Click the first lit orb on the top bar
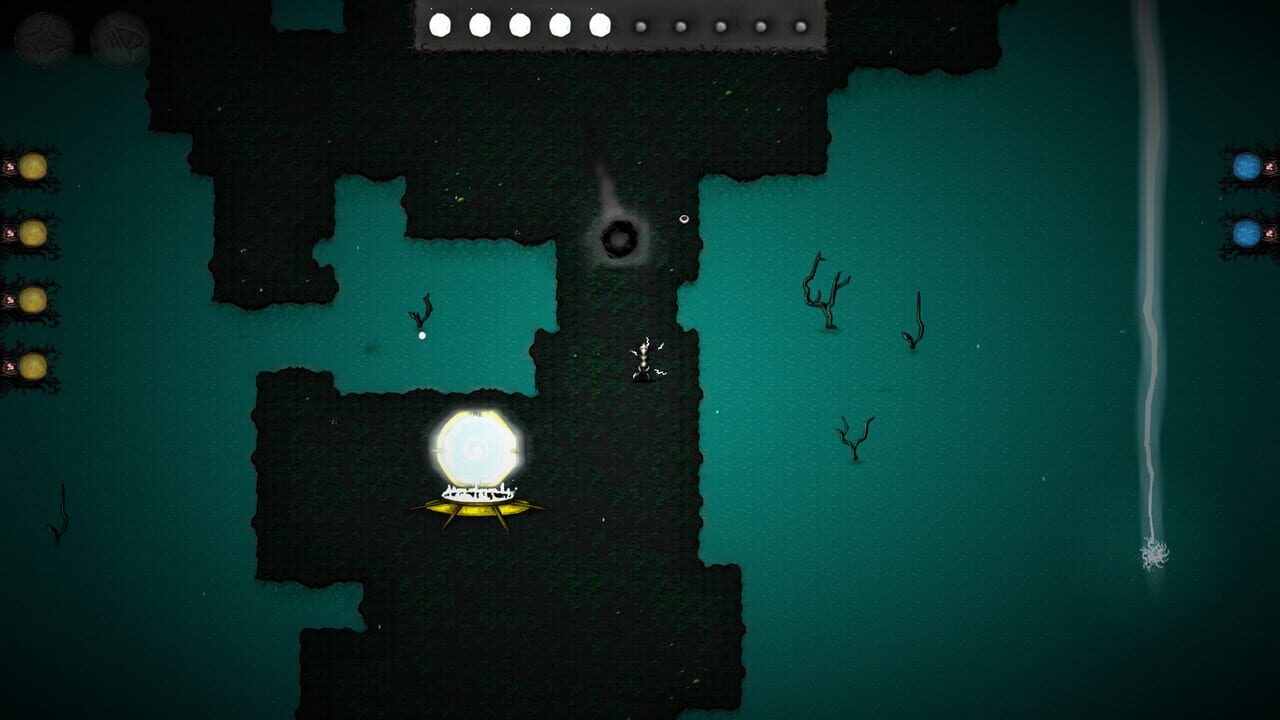Viewport: 1280px width, 720px height. [439, 24]
